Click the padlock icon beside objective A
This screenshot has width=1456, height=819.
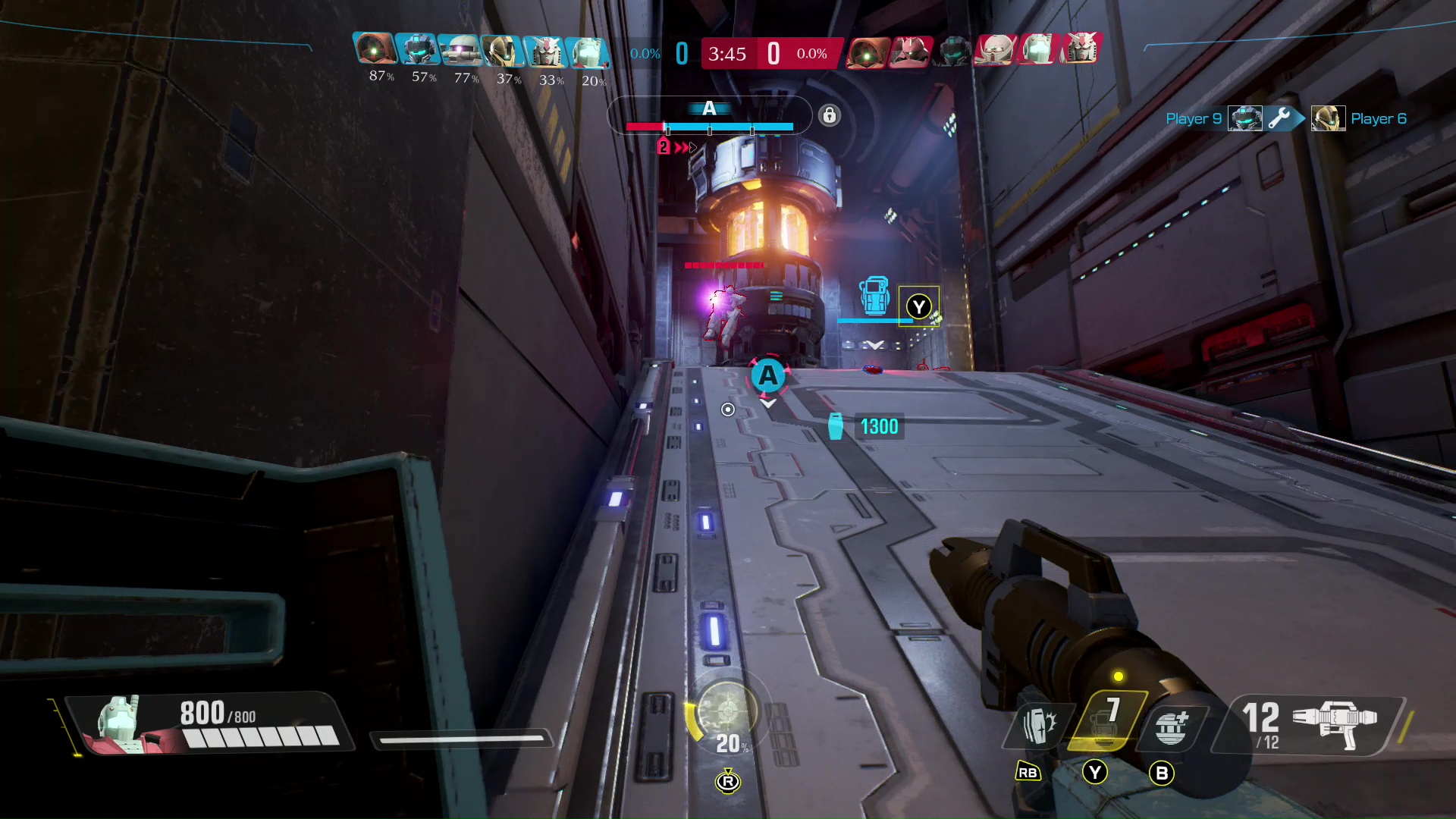pyautogui.click(x=830, y=115)
